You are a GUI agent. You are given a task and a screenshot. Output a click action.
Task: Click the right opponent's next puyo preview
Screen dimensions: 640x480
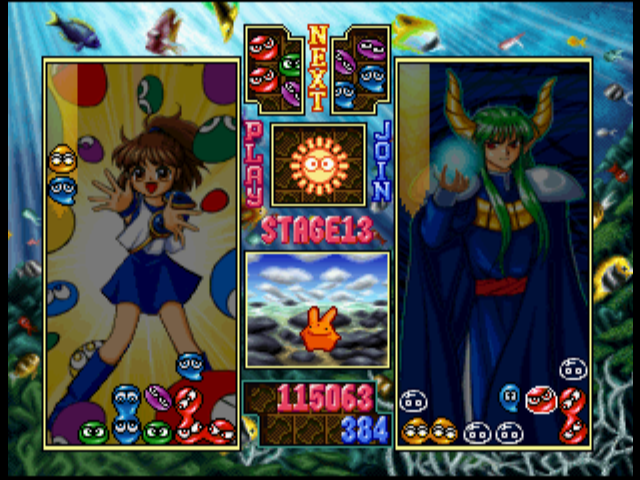point(359,69)
